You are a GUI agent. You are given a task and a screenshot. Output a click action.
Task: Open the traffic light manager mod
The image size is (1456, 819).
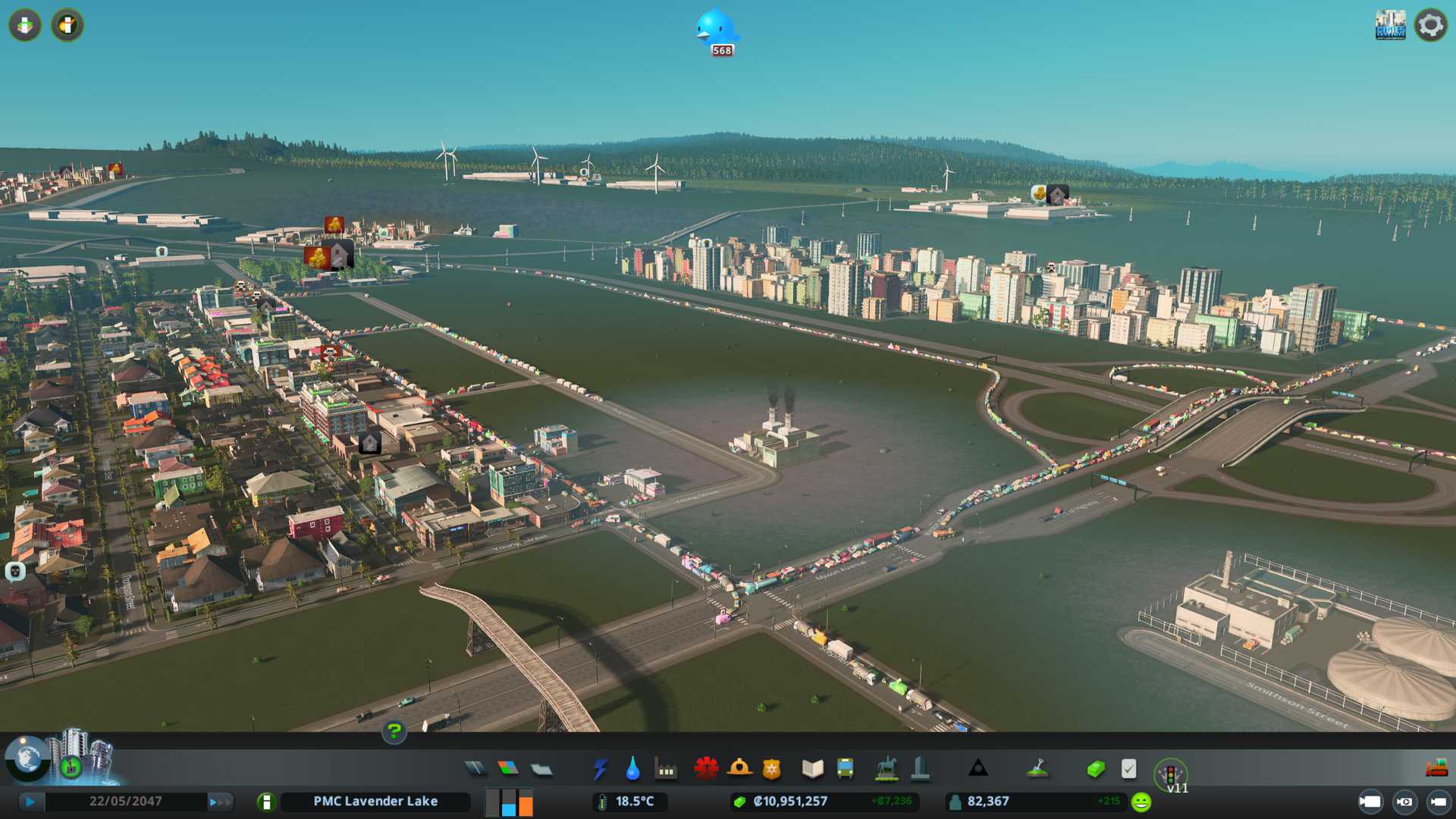1170,775
